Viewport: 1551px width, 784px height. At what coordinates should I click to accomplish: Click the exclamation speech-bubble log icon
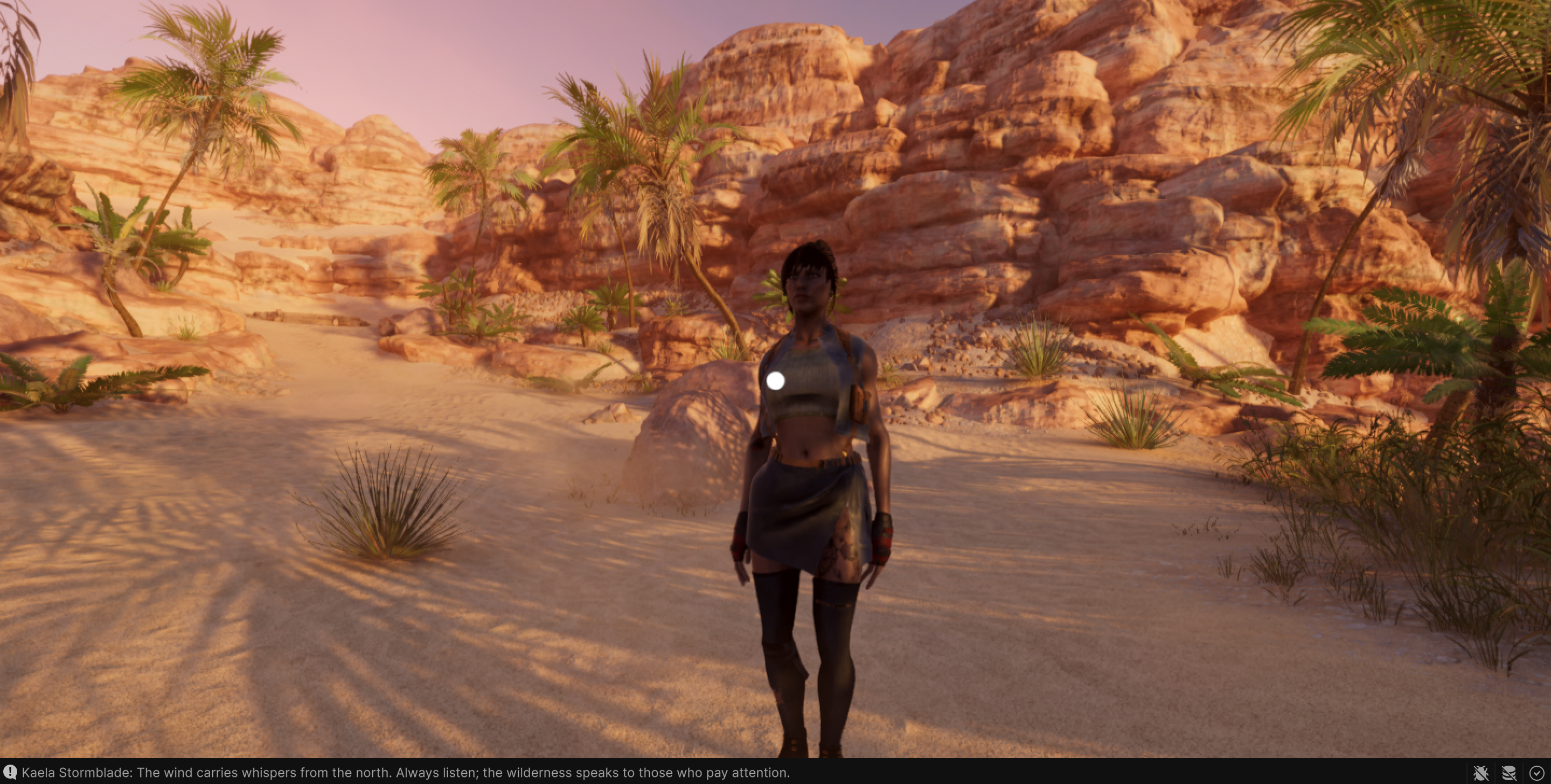[x=10, y=773]
